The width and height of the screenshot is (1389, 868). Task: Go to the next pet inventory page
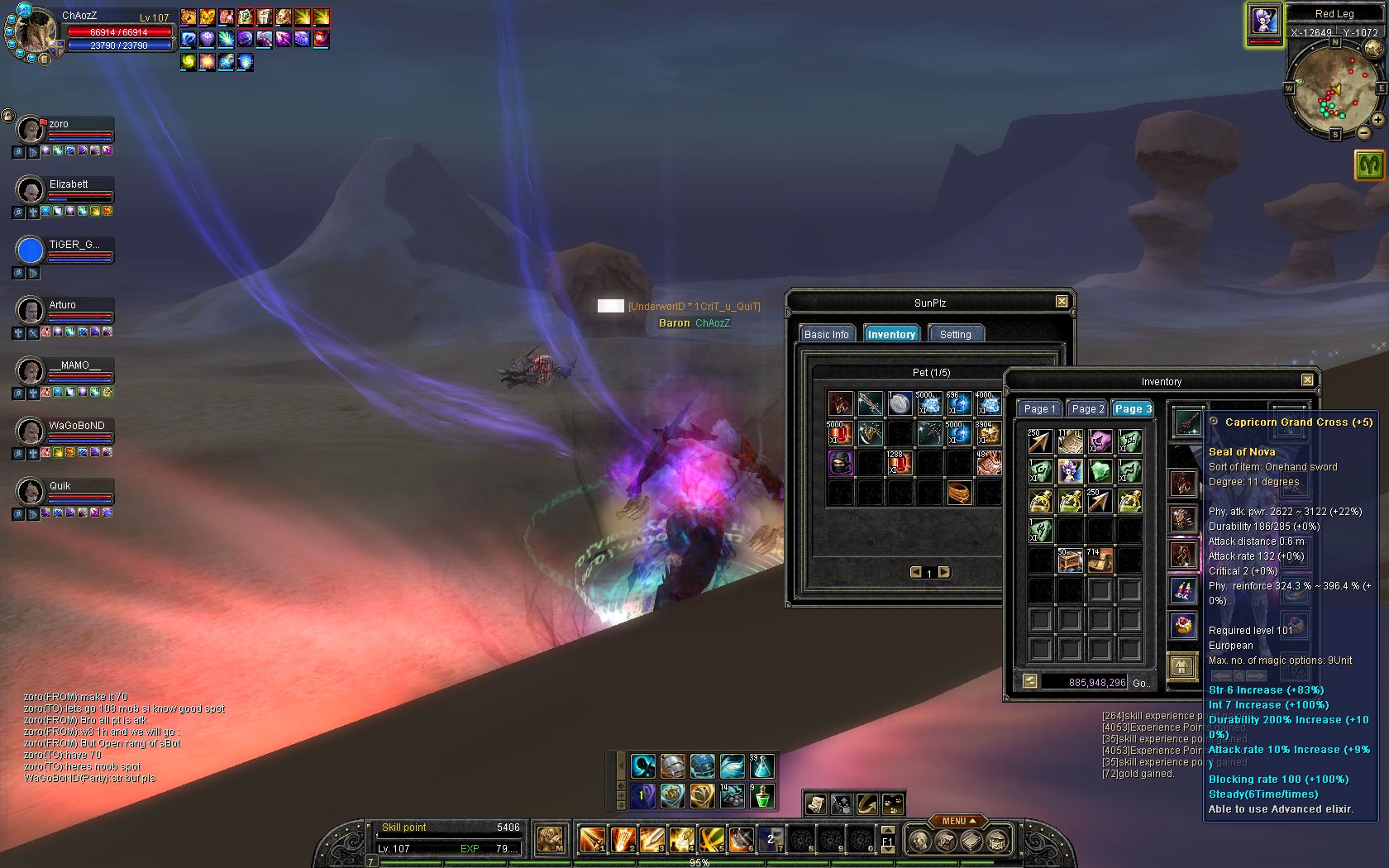tap(944, 572)
